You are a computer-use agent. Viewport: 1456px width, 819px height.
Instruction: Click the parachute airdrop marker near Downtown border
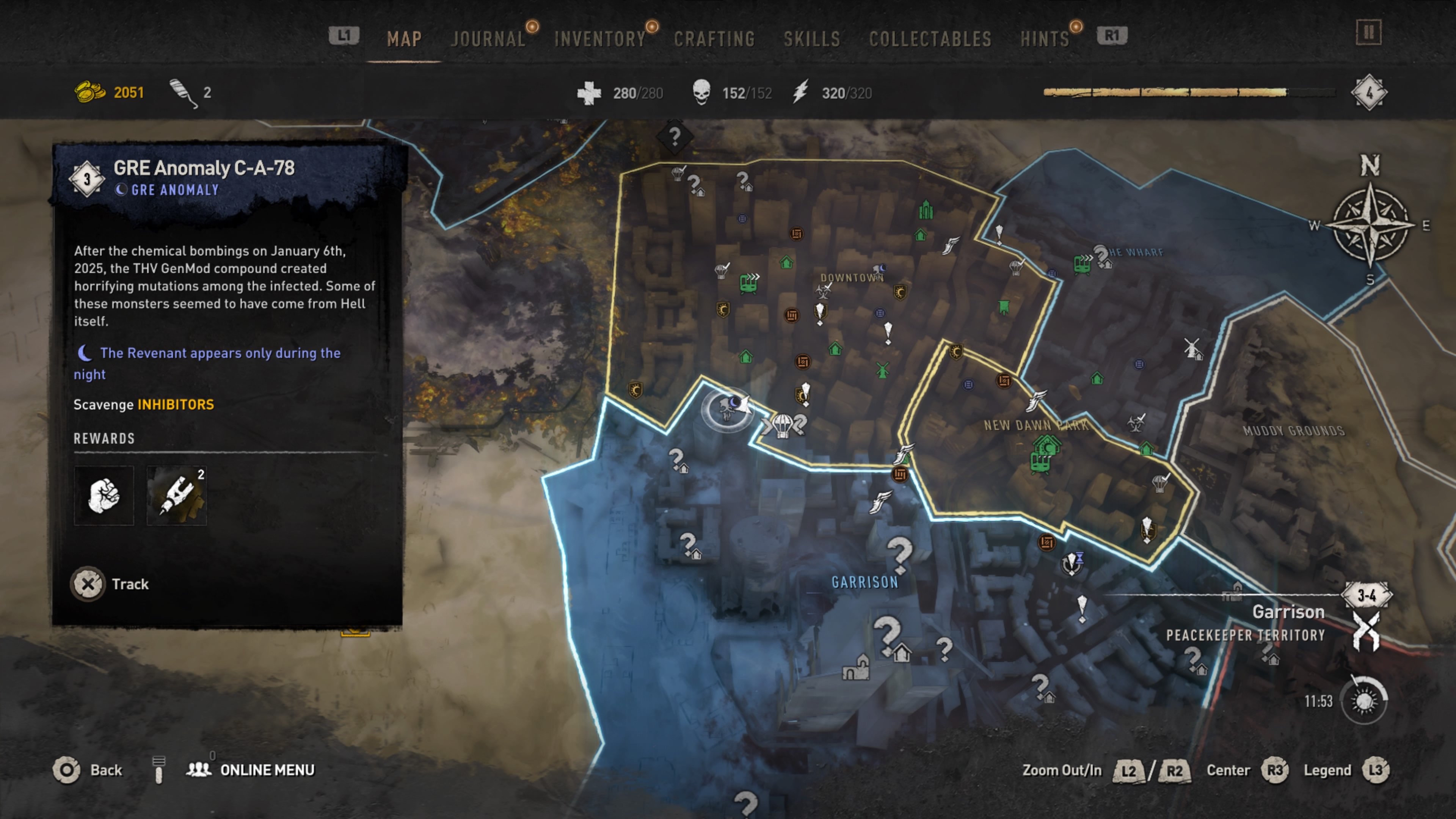click(783, 425)
